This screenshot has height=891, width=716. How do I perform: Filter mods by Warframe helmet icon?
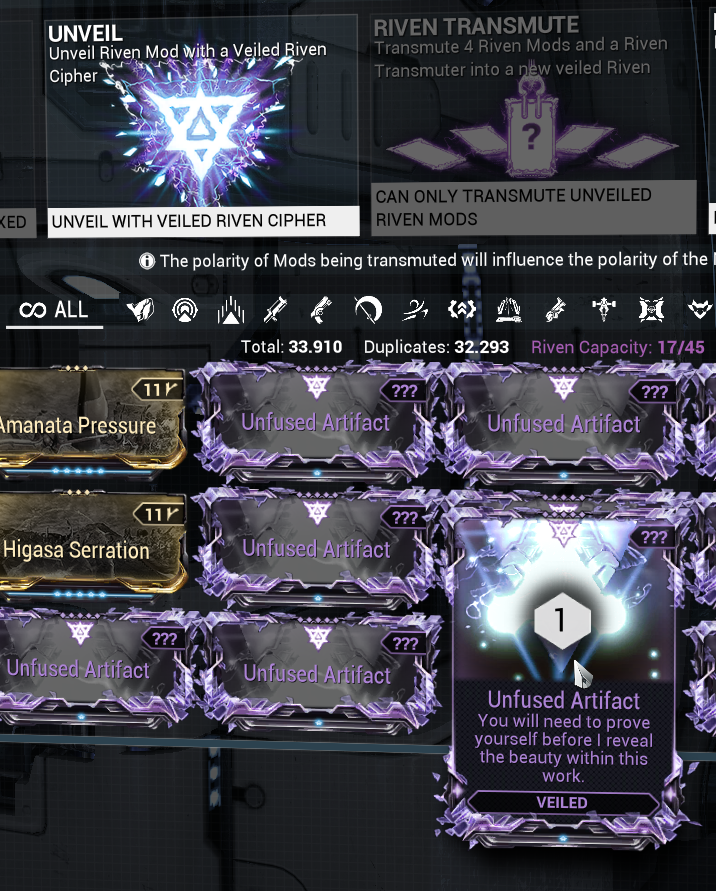click(x=141, y=311)
